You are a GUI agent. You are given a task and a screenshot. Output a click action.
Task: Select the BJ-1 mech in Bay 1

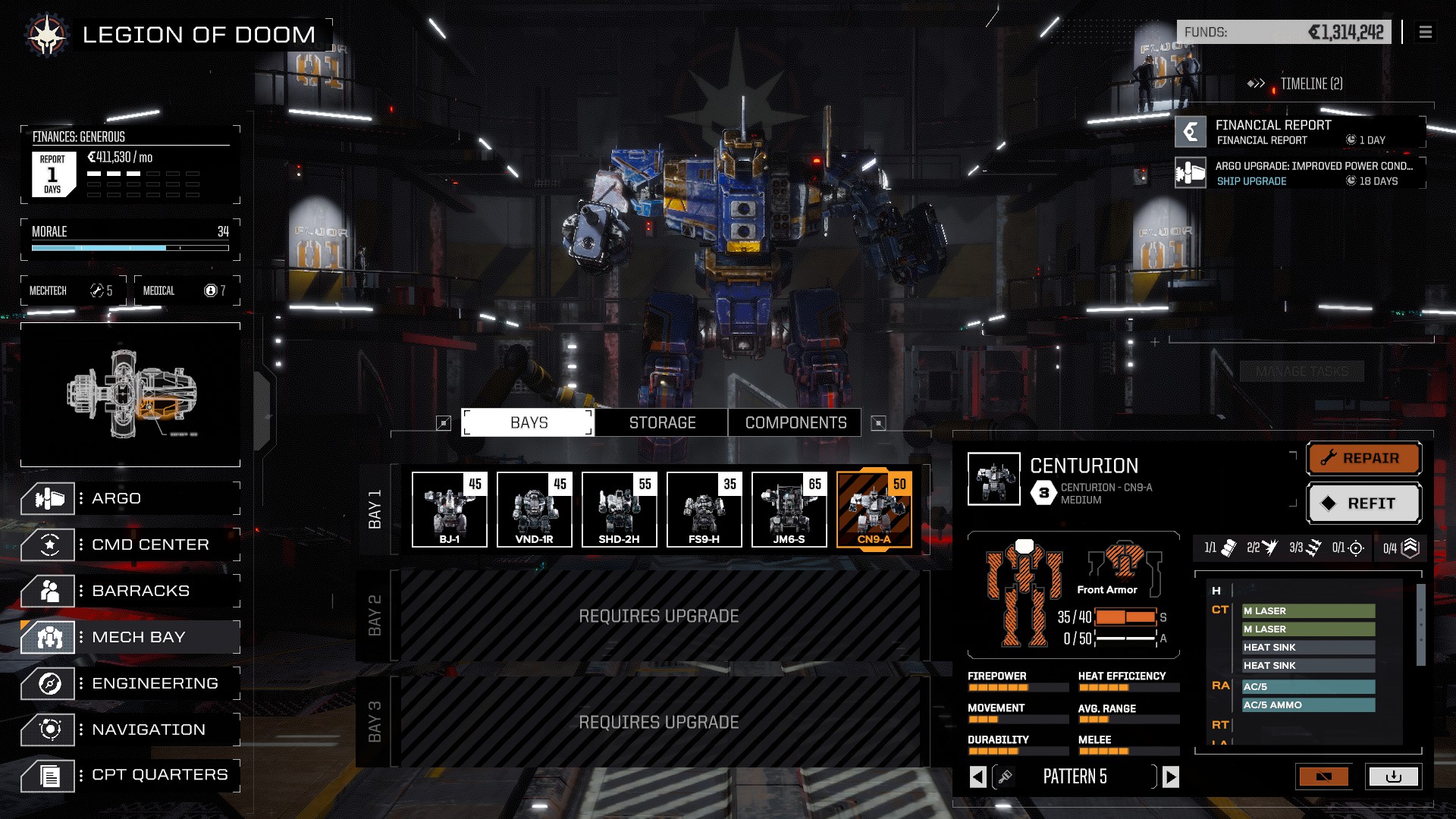click(x=450, y=509)
